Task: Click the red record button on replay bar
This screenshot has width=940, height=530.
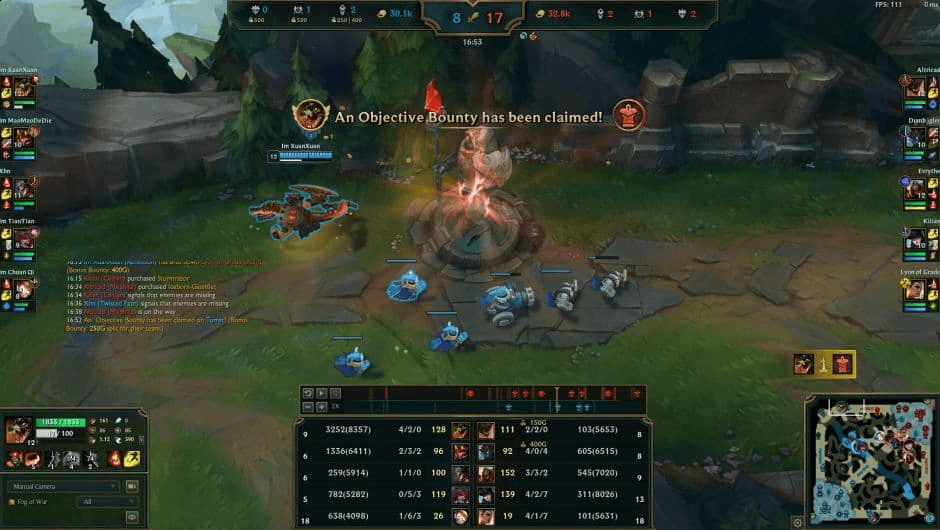Action: [336, 394]
